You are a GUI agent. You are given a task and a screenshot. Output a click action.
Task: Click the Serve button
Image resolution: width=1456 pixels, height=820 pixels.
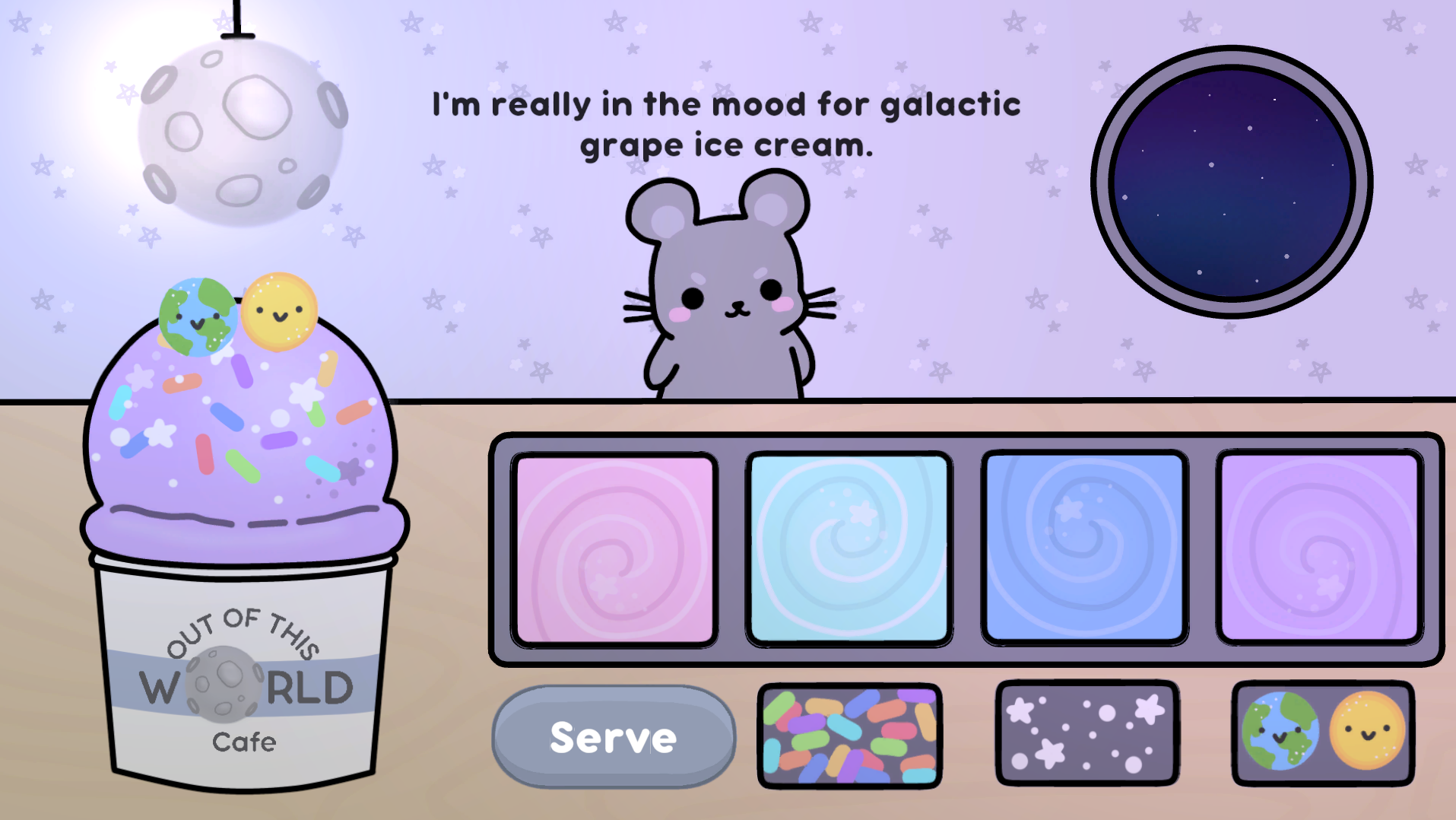(x=614, y=737)
